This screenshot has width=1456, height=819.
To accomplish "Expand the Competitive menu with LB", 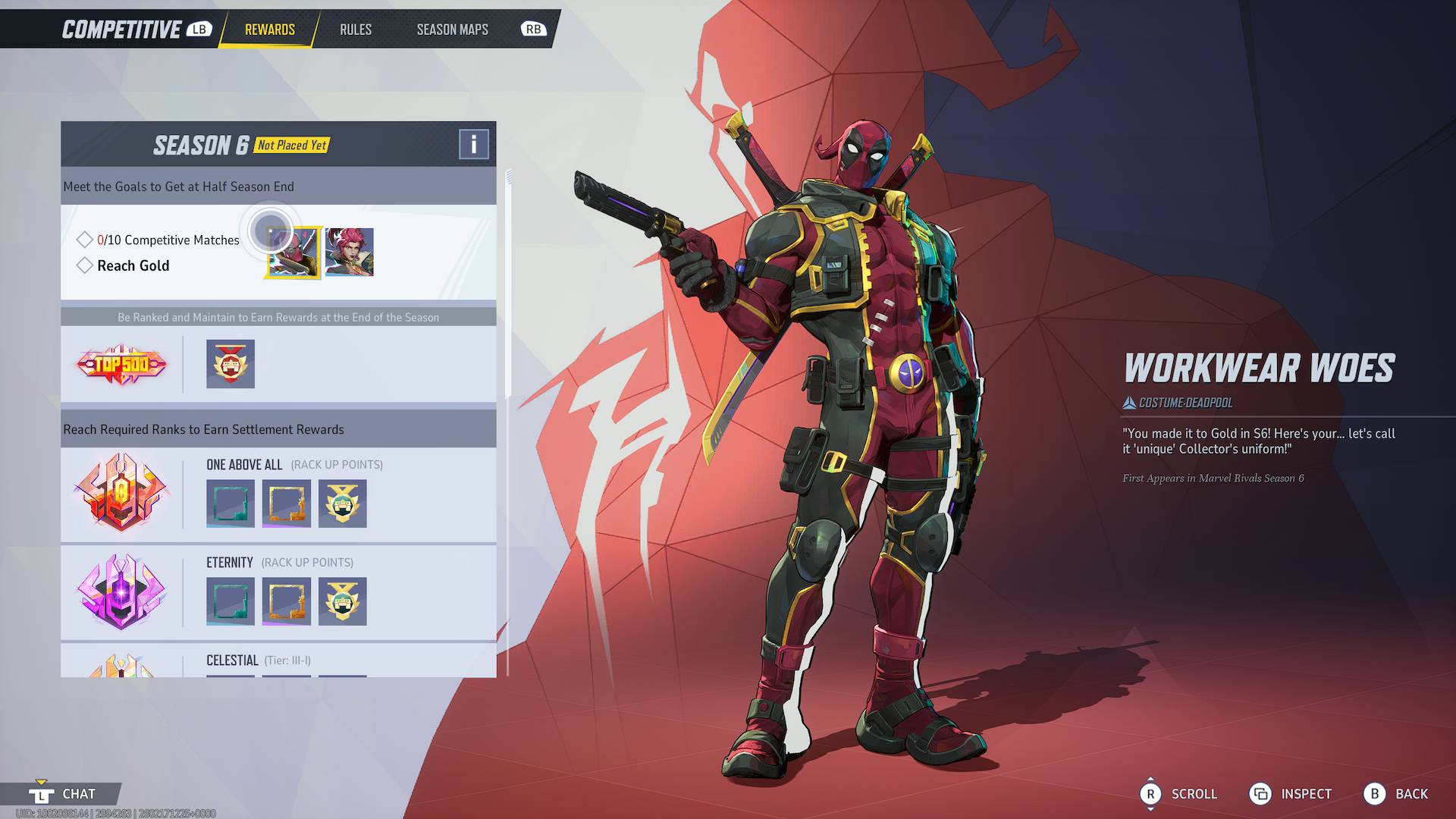I will pyautogui.click(x=199, y=30).
